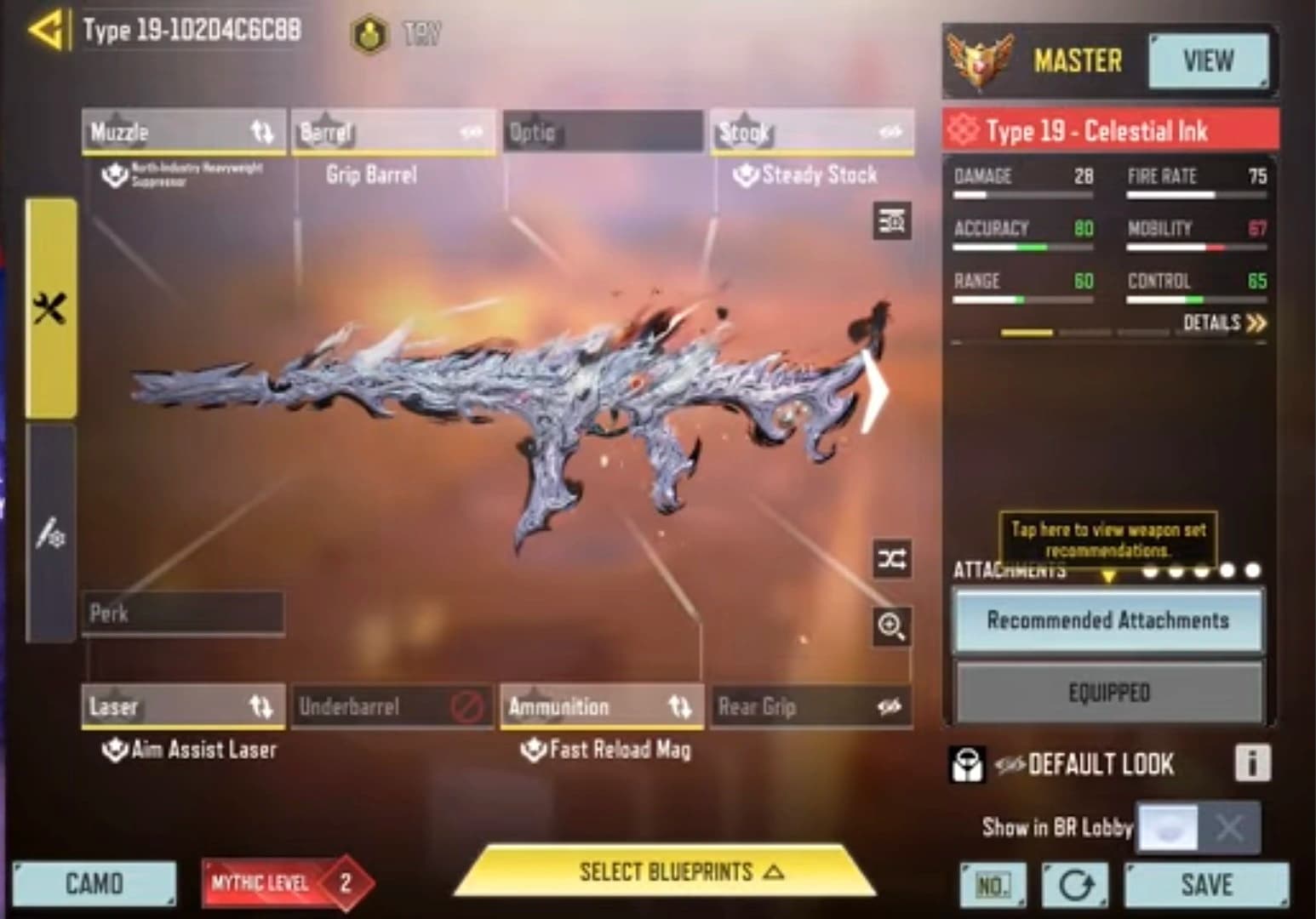The image size is (1316, 919).
Task: Open the Optic attachment slot
Action: pos(603,132)
